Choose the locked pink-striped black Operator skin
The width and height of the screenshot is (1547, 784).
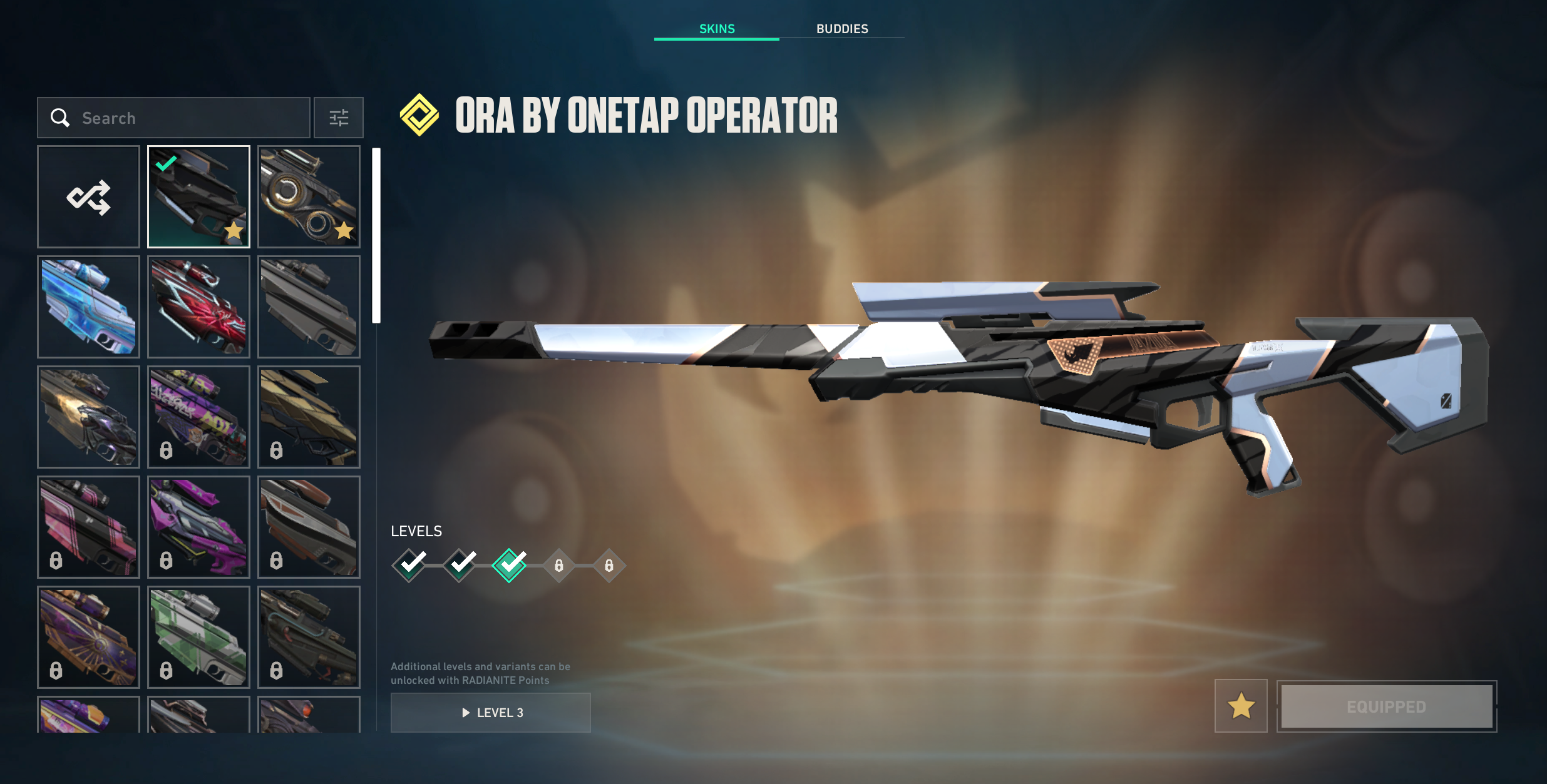[x=88, y=527]
